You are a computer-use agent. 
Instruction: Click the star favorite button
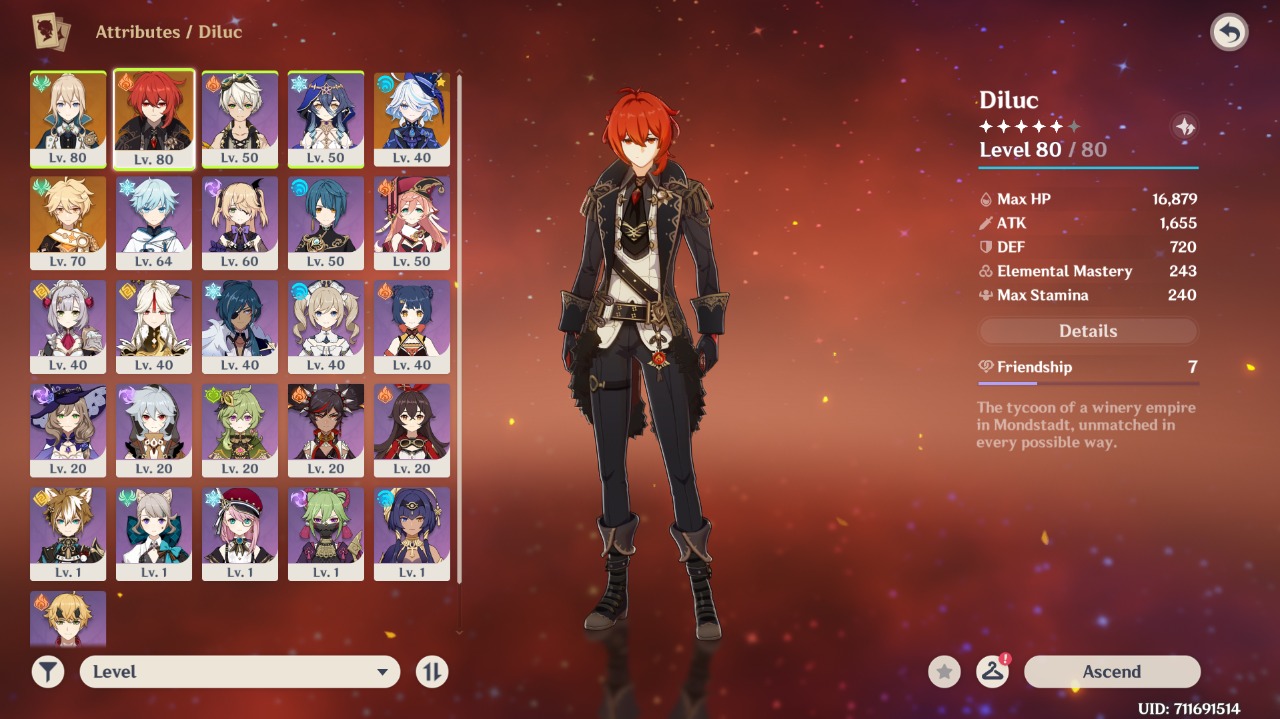click(944, 672)
